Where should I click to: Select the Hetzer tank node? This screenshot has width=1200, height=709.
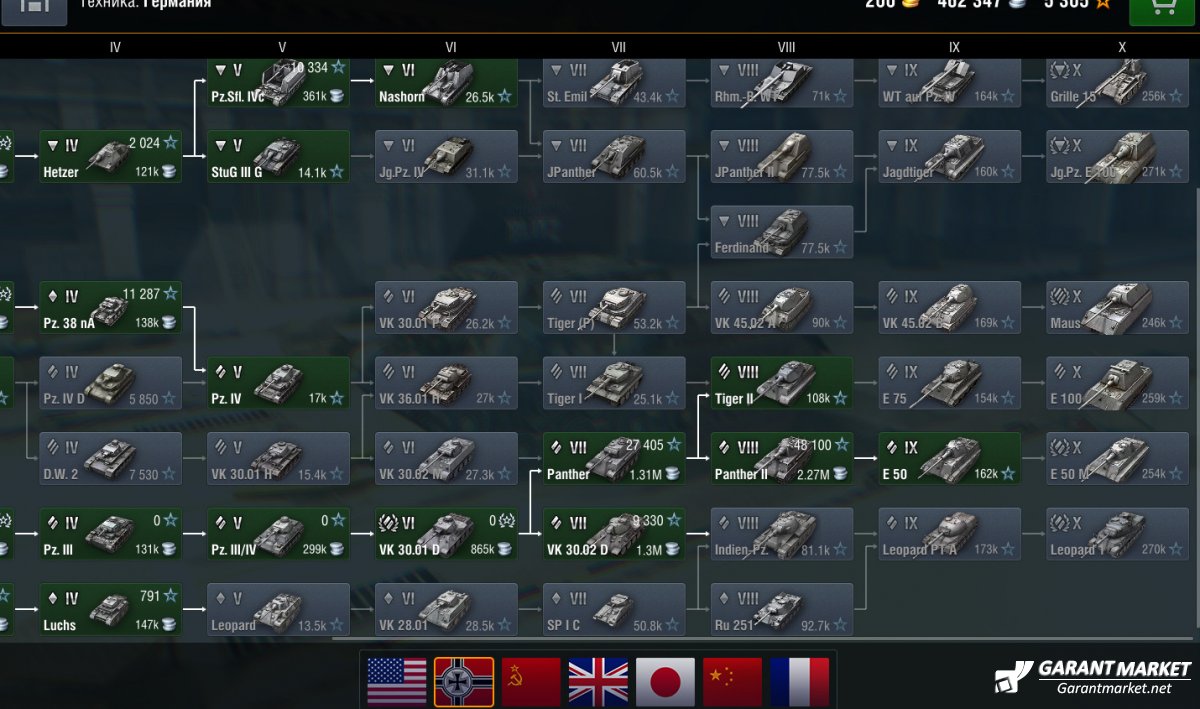110,157
